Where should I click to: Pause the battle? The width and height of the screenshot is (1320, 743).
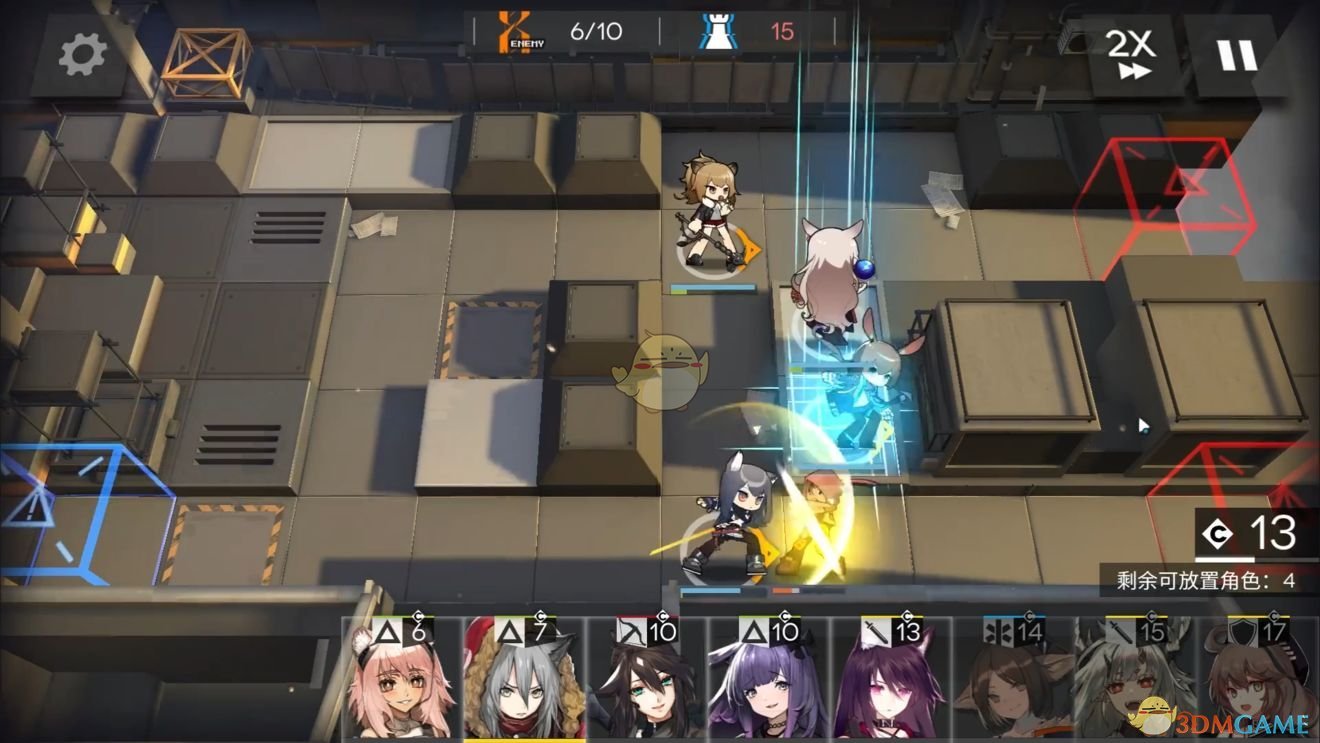[1237, 55]
